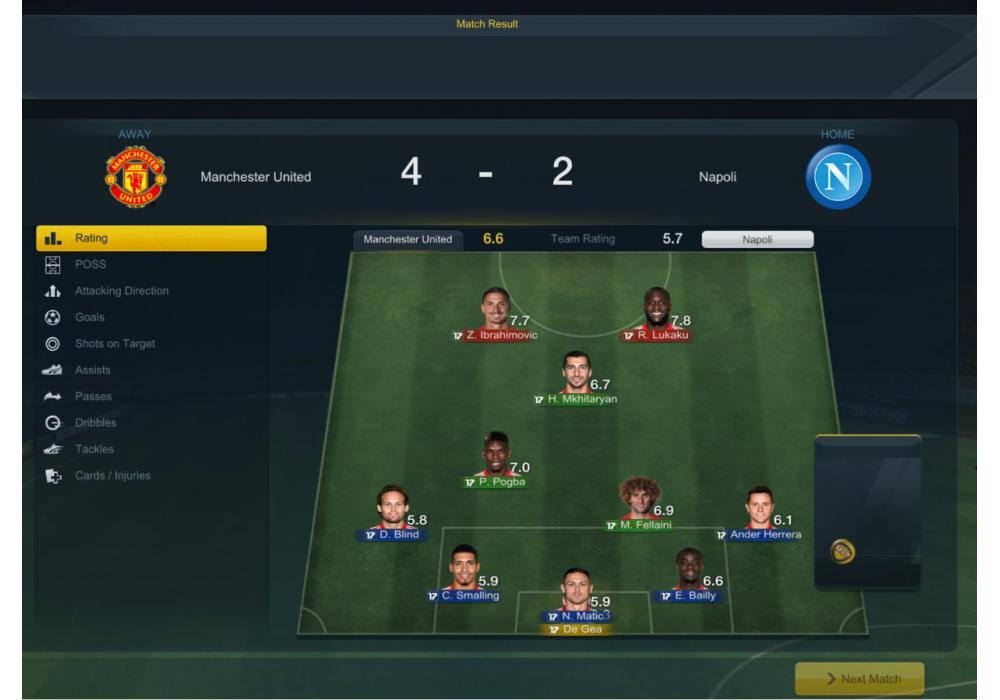Select the Rating stat category

tap(151, 238)
